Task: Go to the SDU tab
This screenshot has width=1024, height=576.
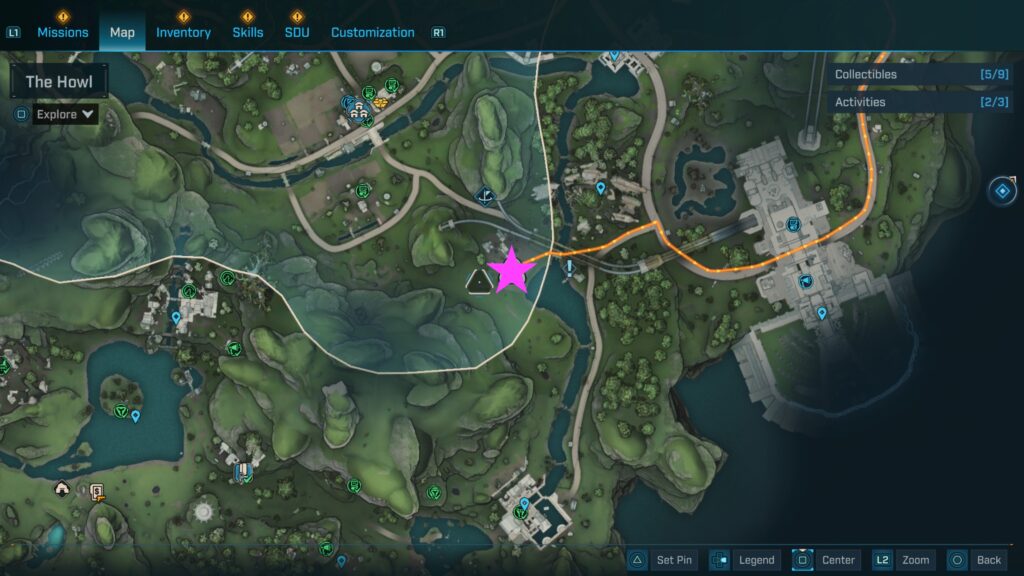Action: click(297, 32)
